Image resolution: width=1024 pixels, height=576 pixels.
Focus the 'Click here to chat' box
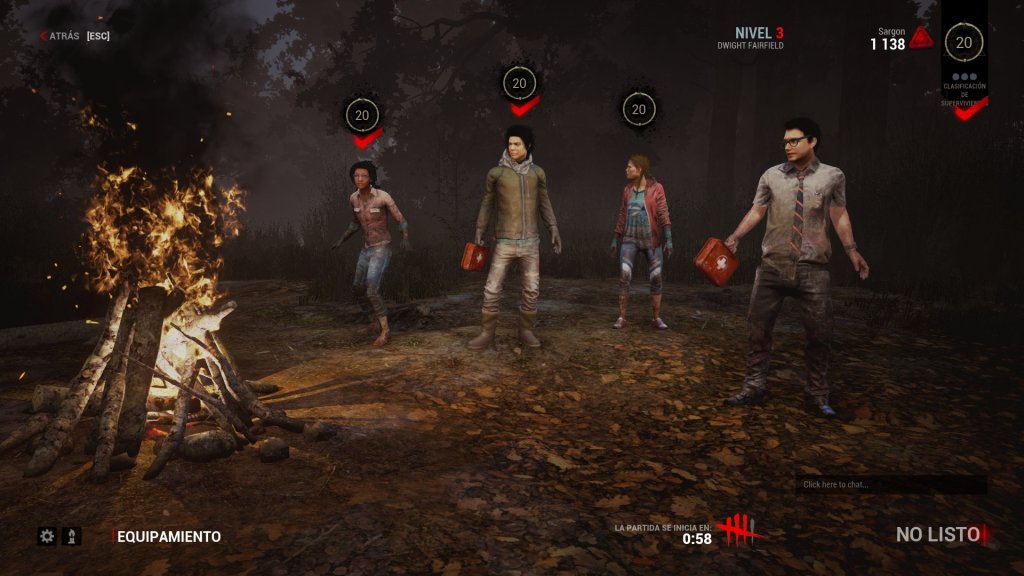click(890, 484)
